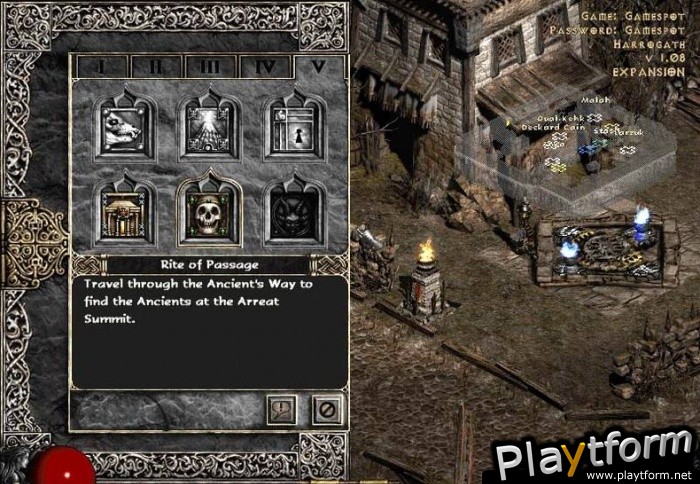Image resolution: width=700 pixels, height=484 pixels.
Task: Select the beast head quest icon
Action: [124, 128]
